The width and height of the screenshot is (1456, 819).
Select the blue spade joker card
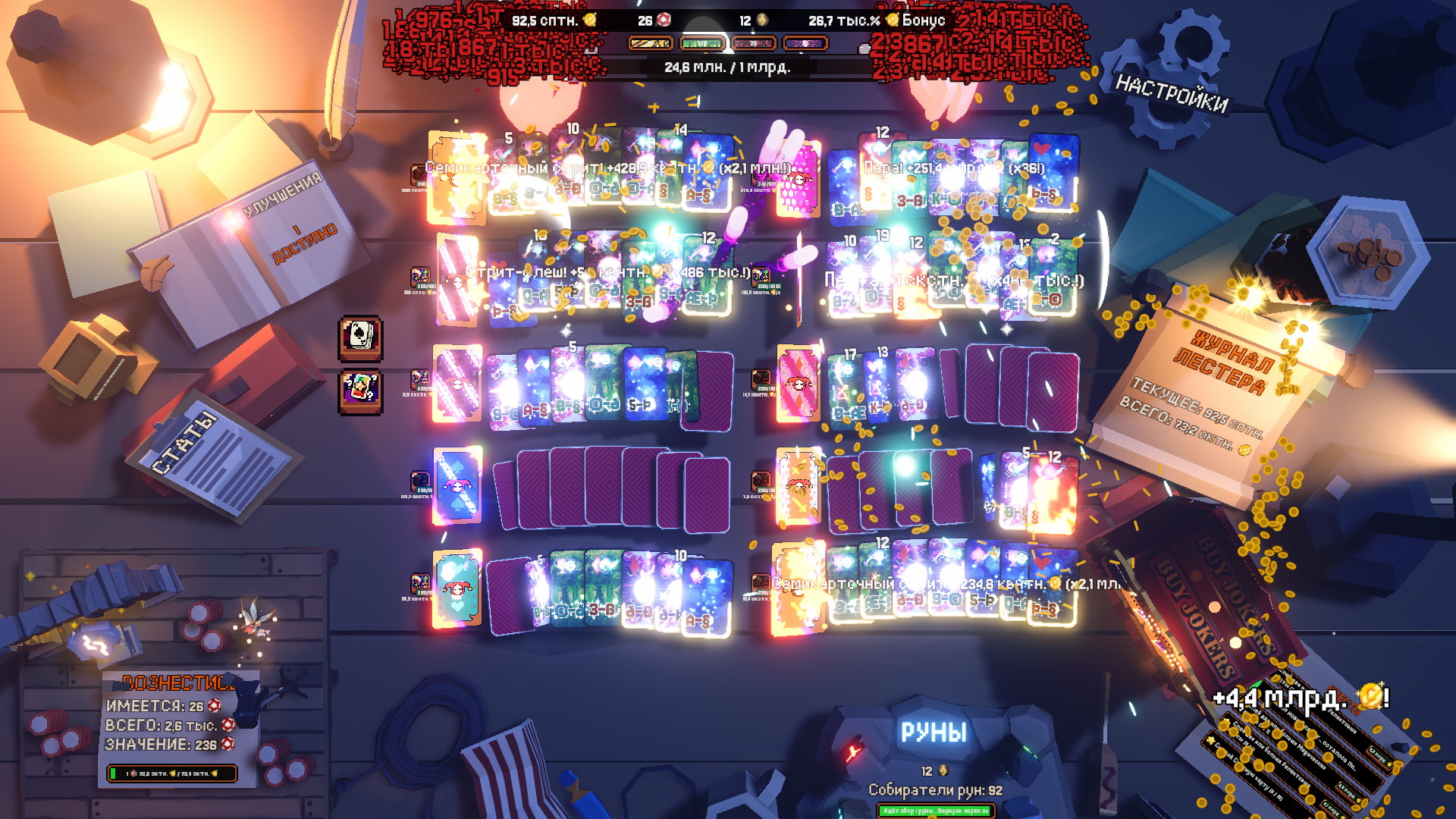tap(457, 485)
